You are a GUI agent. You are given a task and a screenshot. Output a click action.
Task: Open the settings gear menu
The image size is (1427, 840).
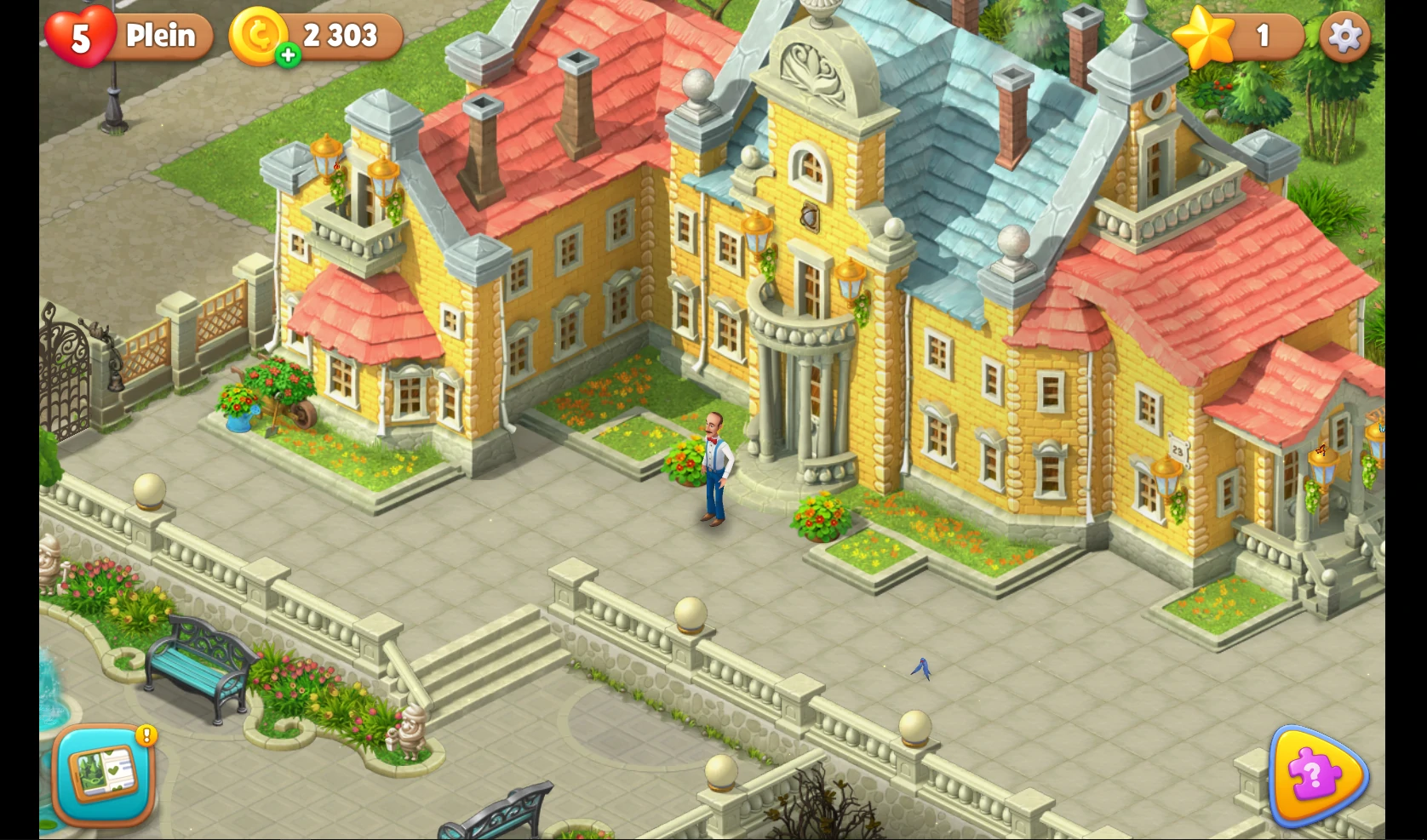click(x=1344, y=36)
